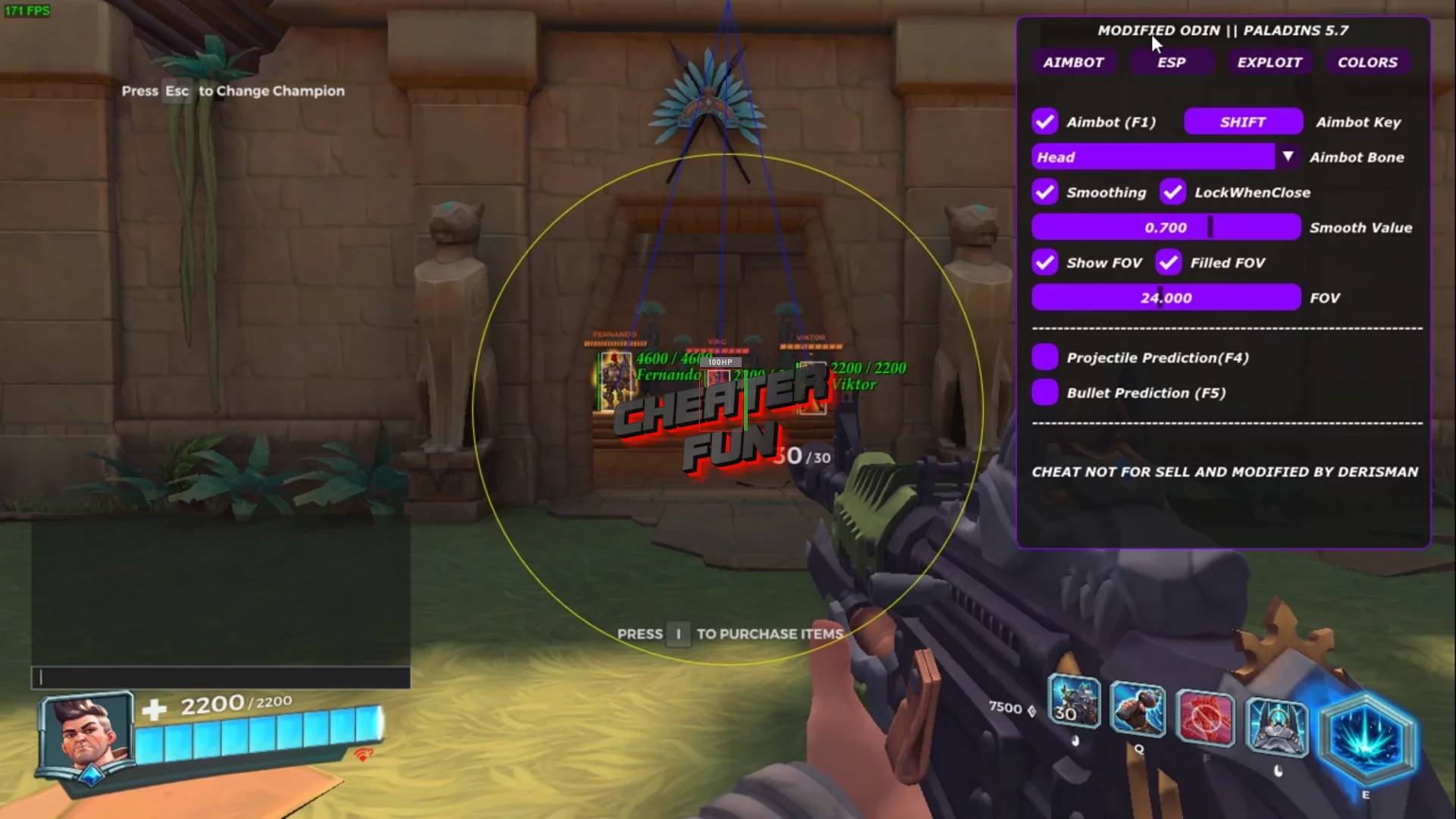The height and width of the screenshot is (819, 1456).
Task: Disable the Smoothing checkbox
Action: (x=1045, y=193)
